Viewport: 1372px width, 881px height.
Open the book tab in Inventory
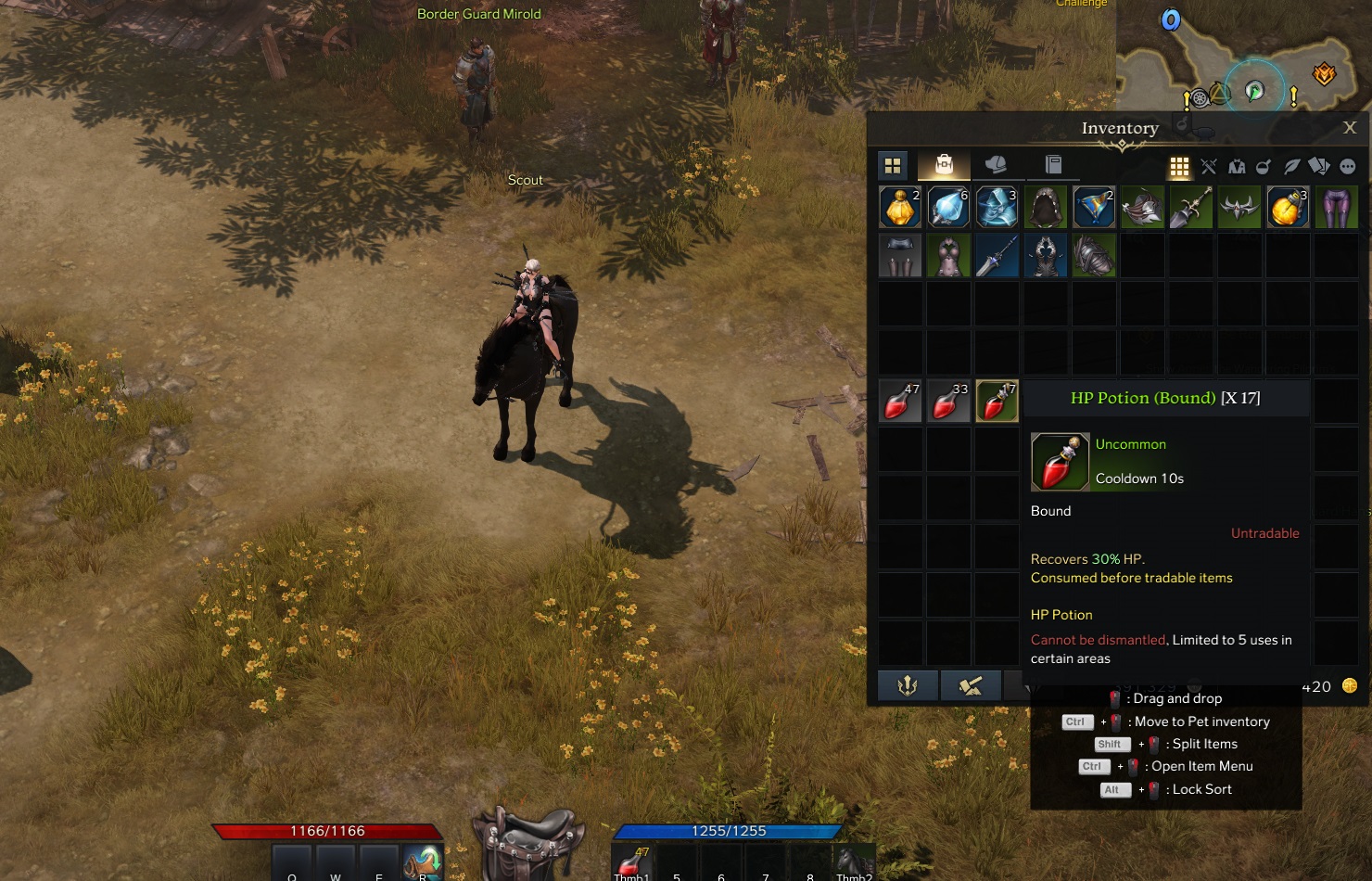point(1053,165)
